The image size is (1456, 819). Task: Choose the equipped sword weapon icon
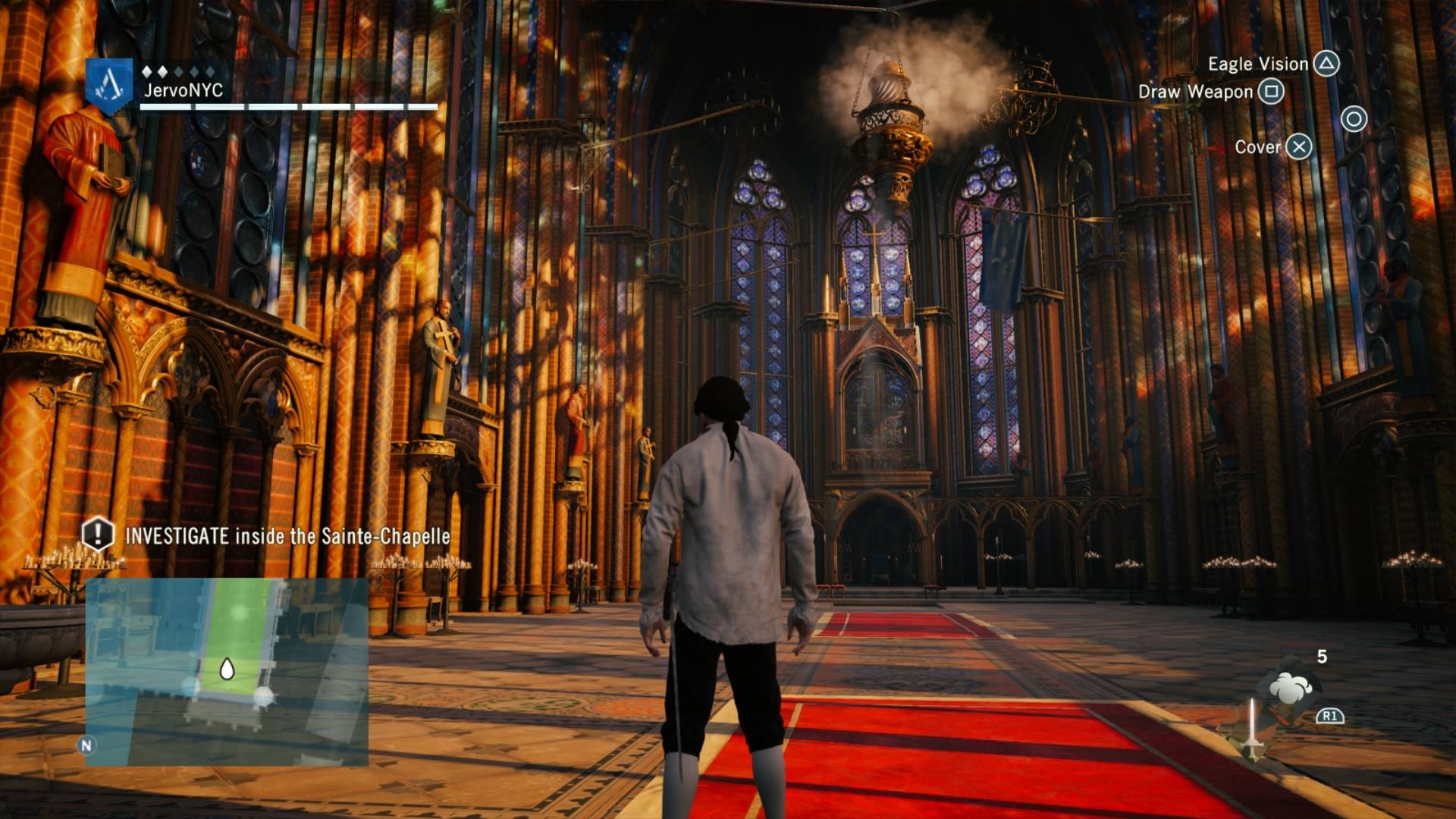[x=1252, y=729]
